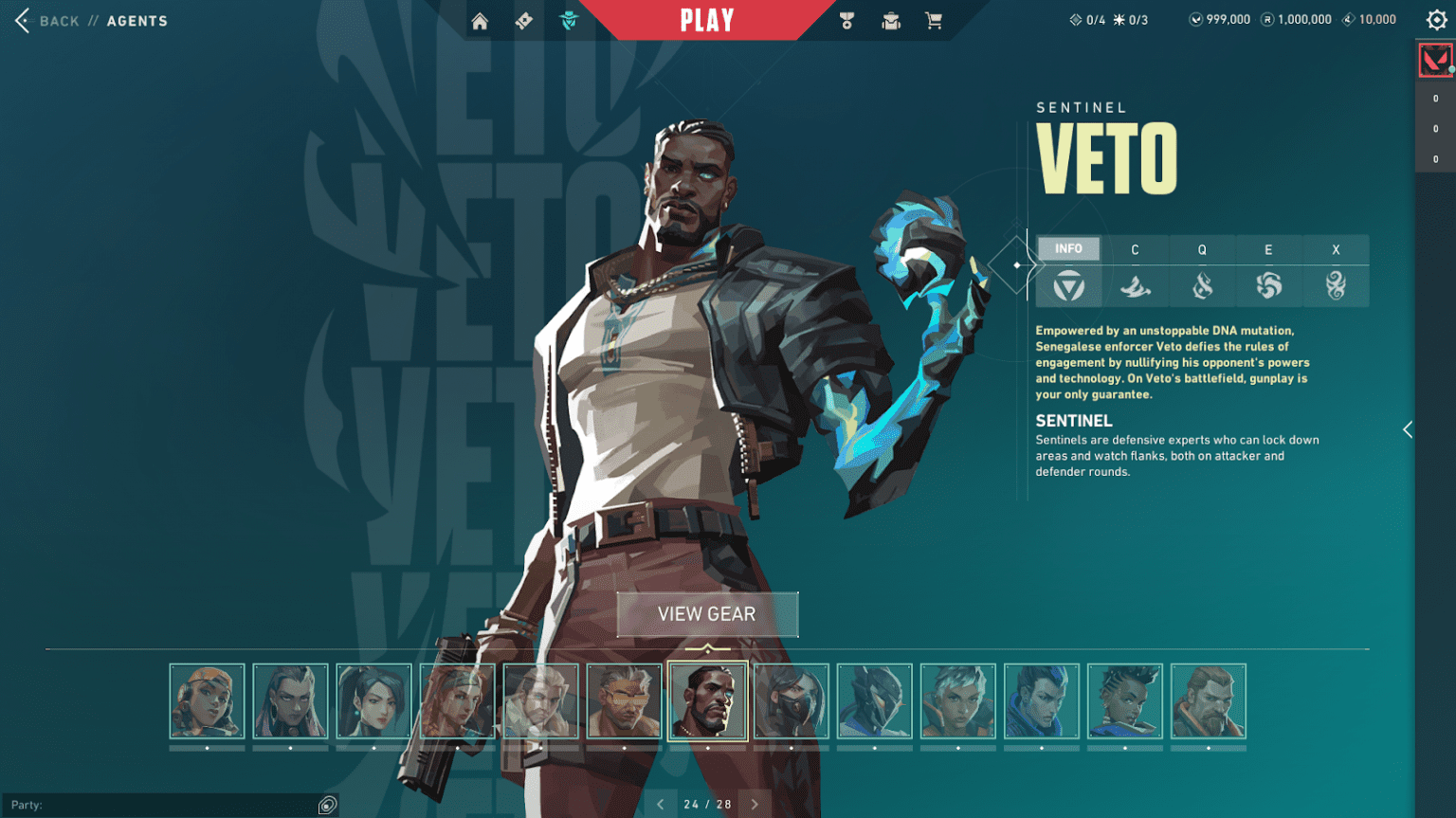This screenshot has width=1456, height=818.
Task: Open the Competitive medal icon
Action: [846, 19]
